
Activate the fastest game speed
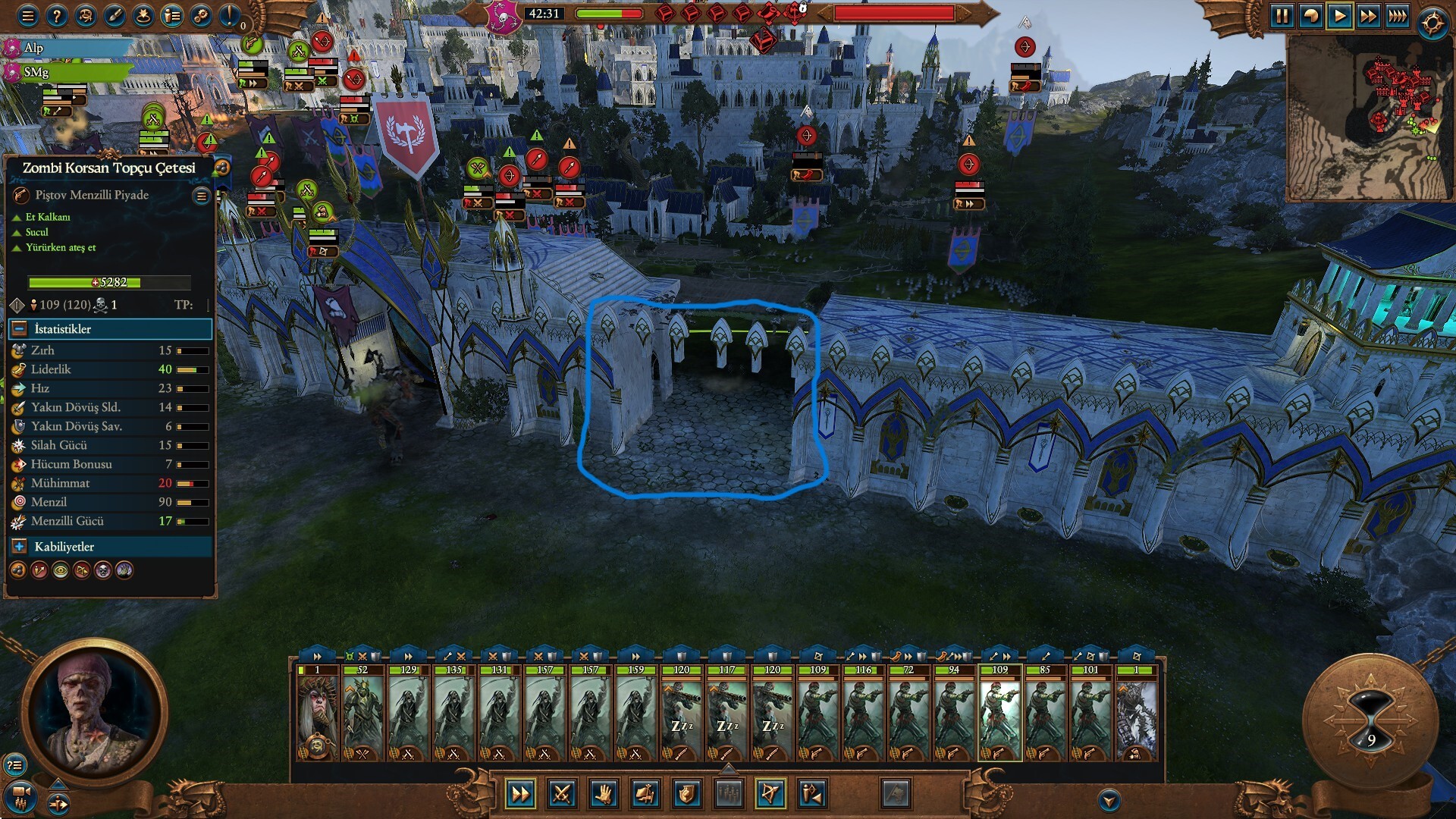[x=1397, y=16]
